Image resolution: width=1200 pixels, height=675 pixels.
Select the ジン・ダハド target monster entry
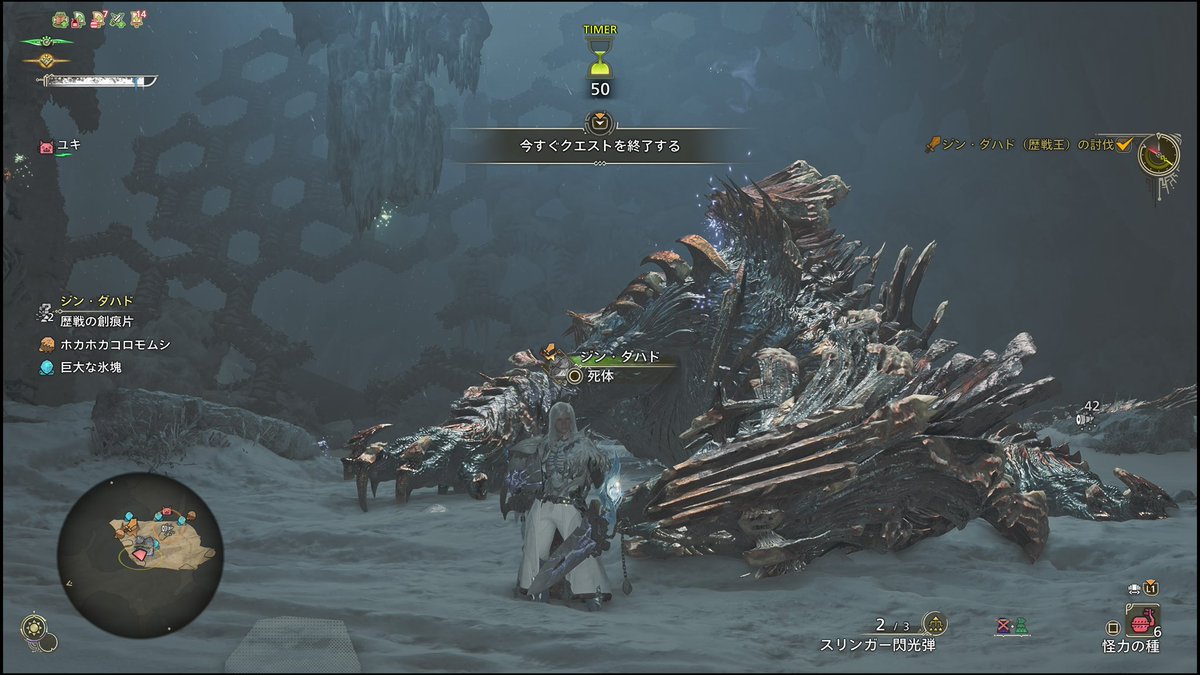coord(96,300)
